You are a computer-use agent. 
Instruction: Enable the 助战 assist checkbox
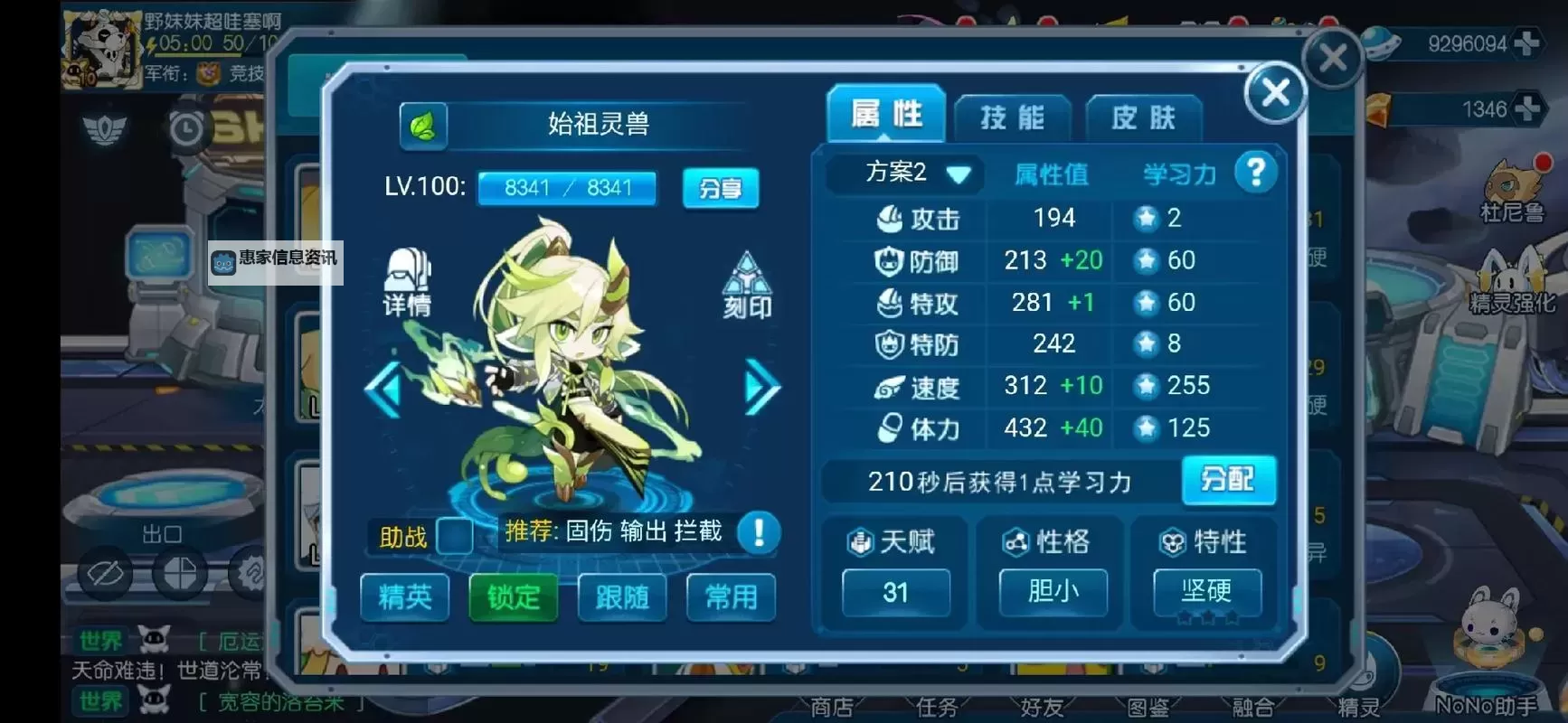(454, 537)
